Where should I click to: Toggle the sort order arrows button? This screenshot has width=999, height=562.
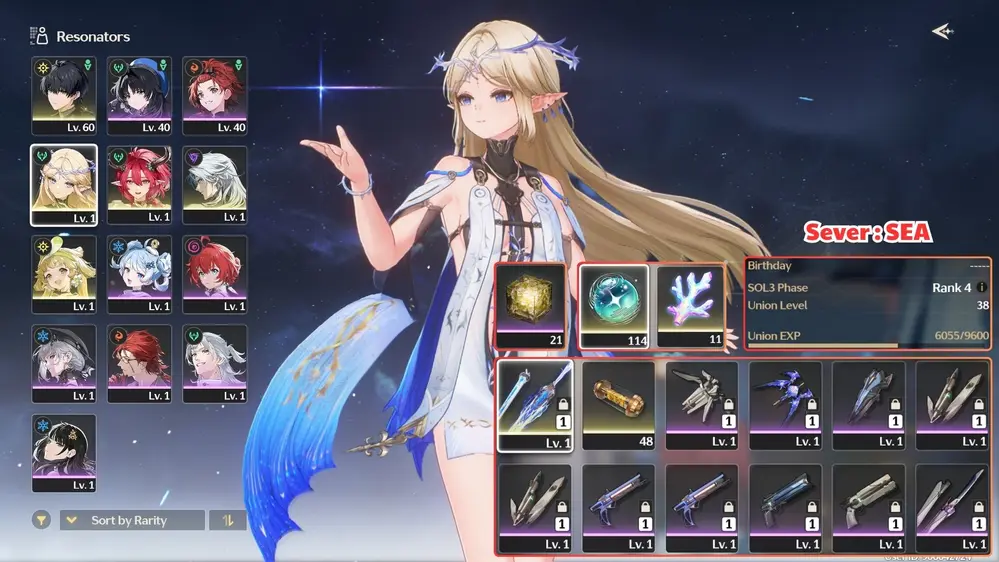(228, 520)
